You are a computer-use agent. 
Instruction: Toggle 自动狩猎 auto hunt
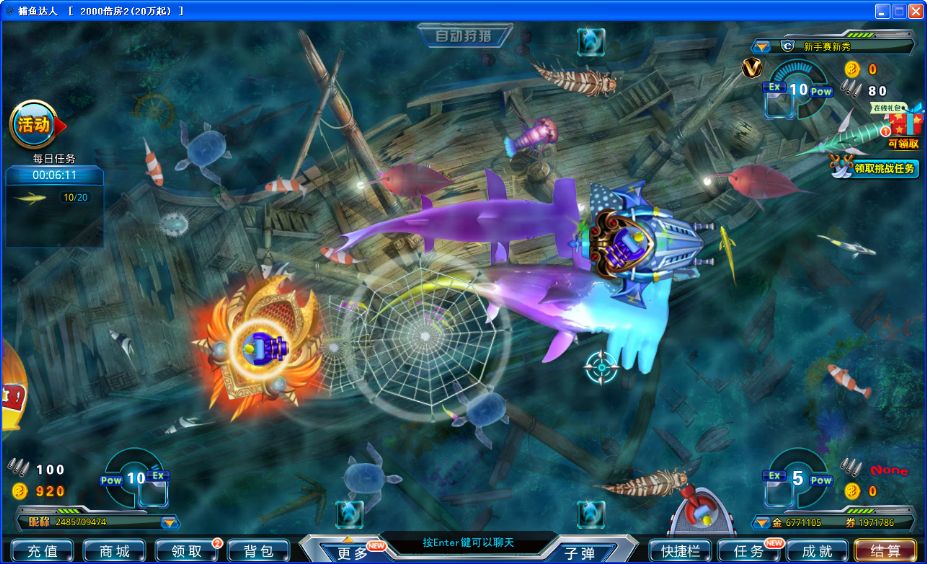(x=464, y=37)
